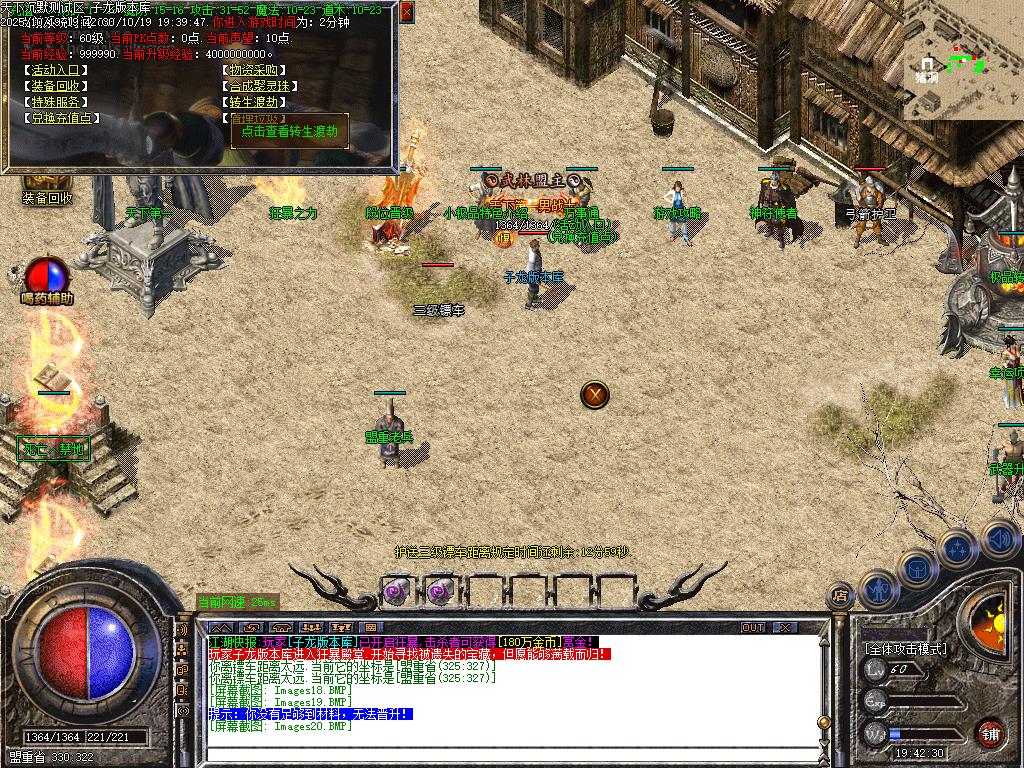Click the 喝药辅助 potion assist orb icon
Screen dimensions: 1024x768
tap(47, 275)
